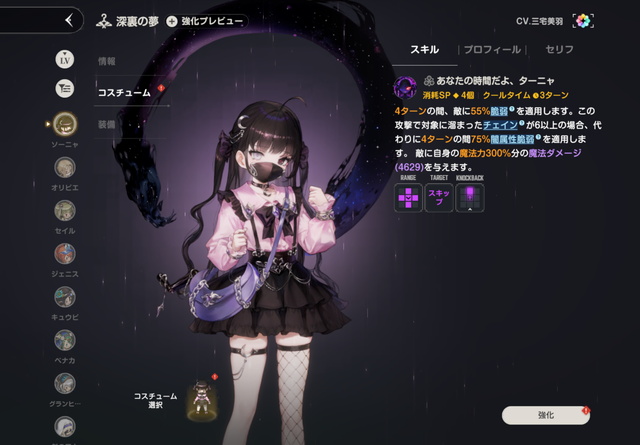Switch to the スキル tab

425,48
